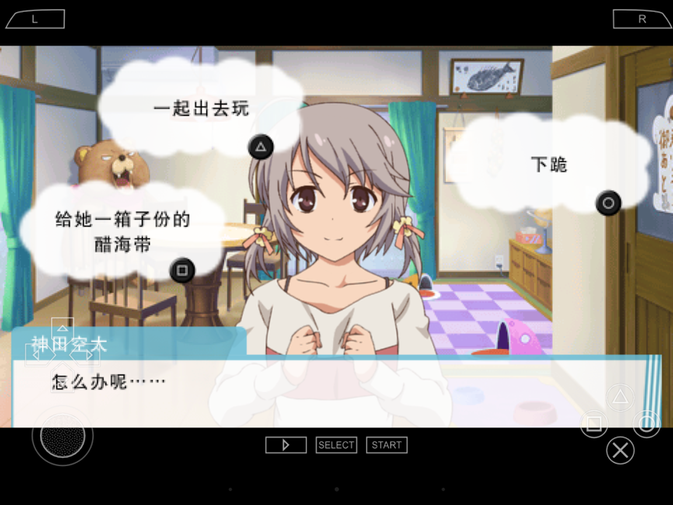The height and width of the screenshot is (505, 673).
Task: Select the 下跪 reply bubble
Action: tap(548, 165)
